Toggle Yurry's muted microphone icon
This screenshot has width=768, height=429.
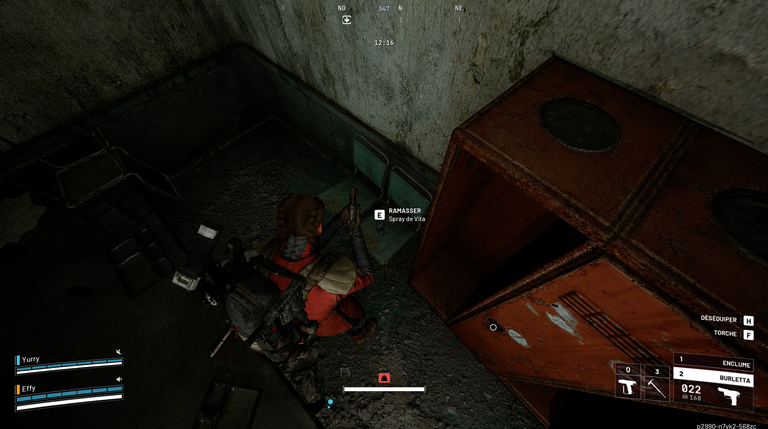[x=118, y=352]
